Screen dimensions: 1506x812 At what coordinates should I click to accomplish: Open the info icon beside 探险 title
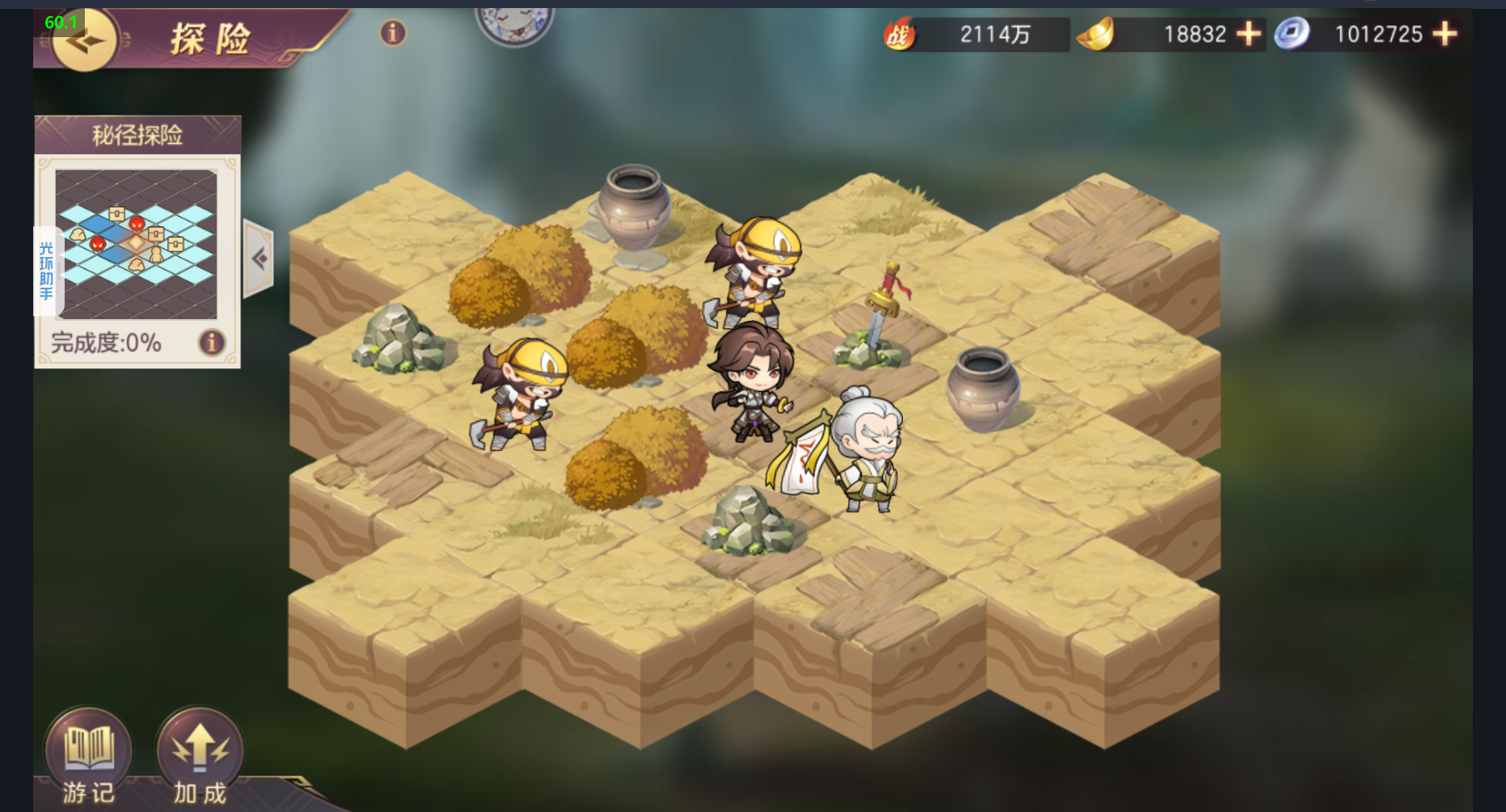point(393,33)
